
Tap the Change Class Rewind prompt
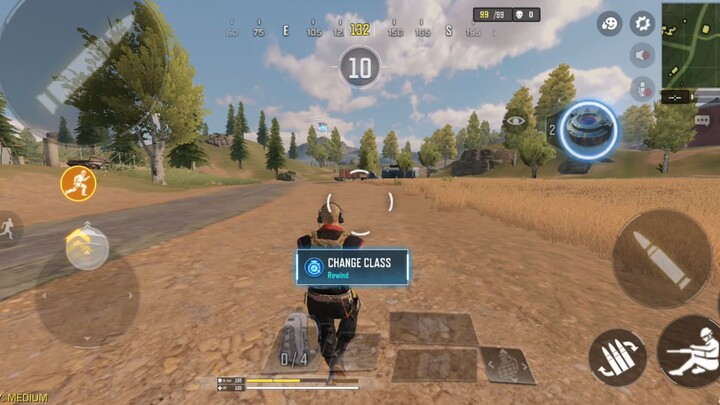tap(352, 267)
